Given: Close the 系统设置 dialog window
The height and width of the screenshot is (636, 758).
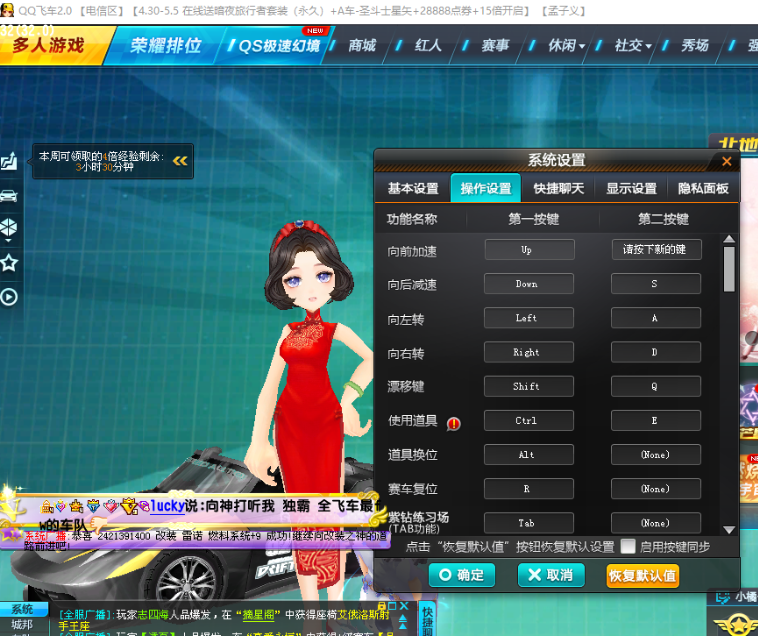Looking at the screenshot, I should click(727, 160).
